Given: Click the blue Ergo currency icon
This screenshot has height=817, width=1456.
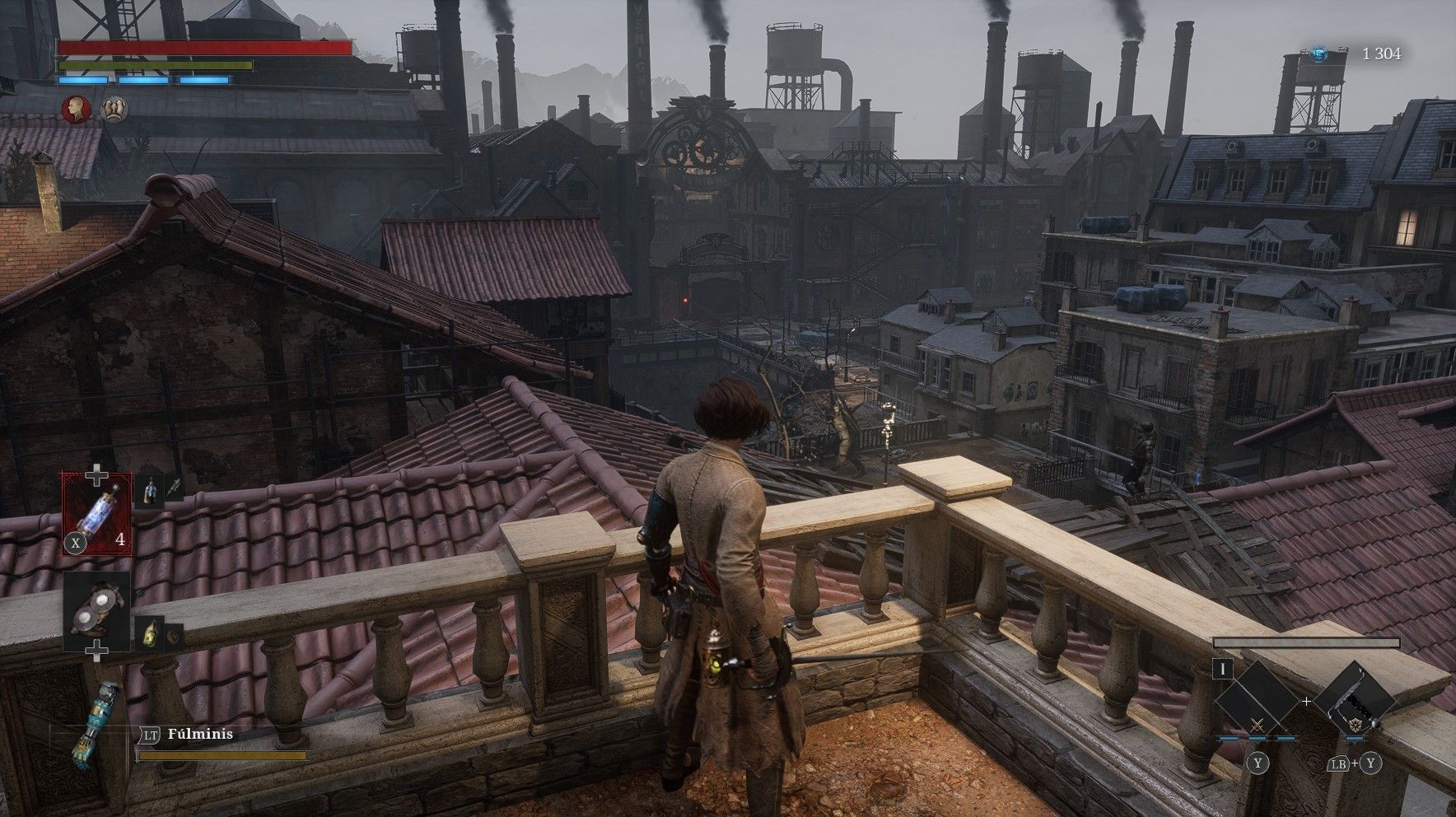Looking at the screenshot, I should [1319, 54].
